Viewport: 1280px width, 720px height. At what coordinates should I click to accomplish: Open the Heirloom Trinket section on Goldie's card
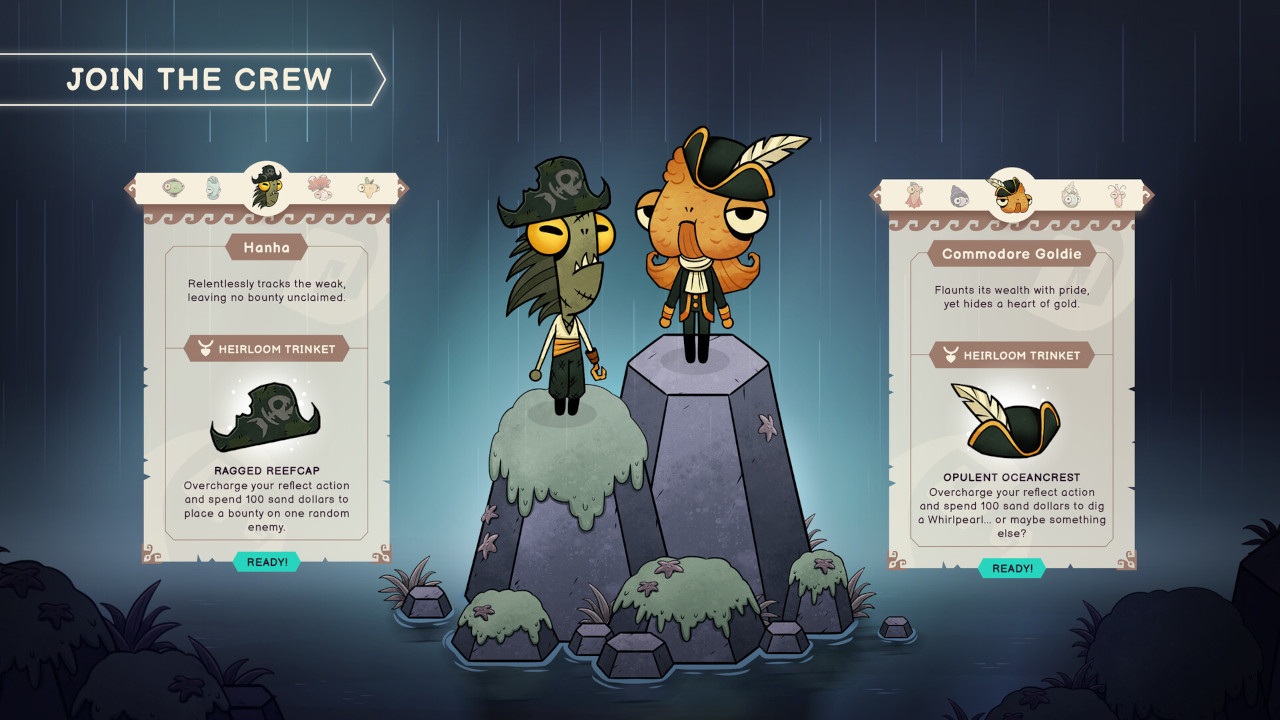1013,355
